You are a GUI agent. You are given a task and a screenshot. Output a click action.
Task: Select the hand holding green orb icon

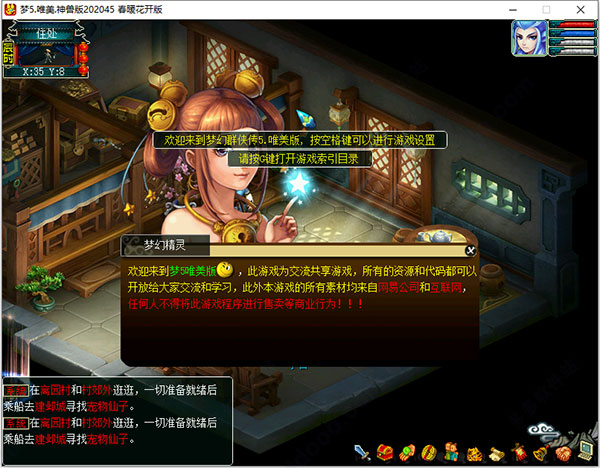[x=407, y=452]
